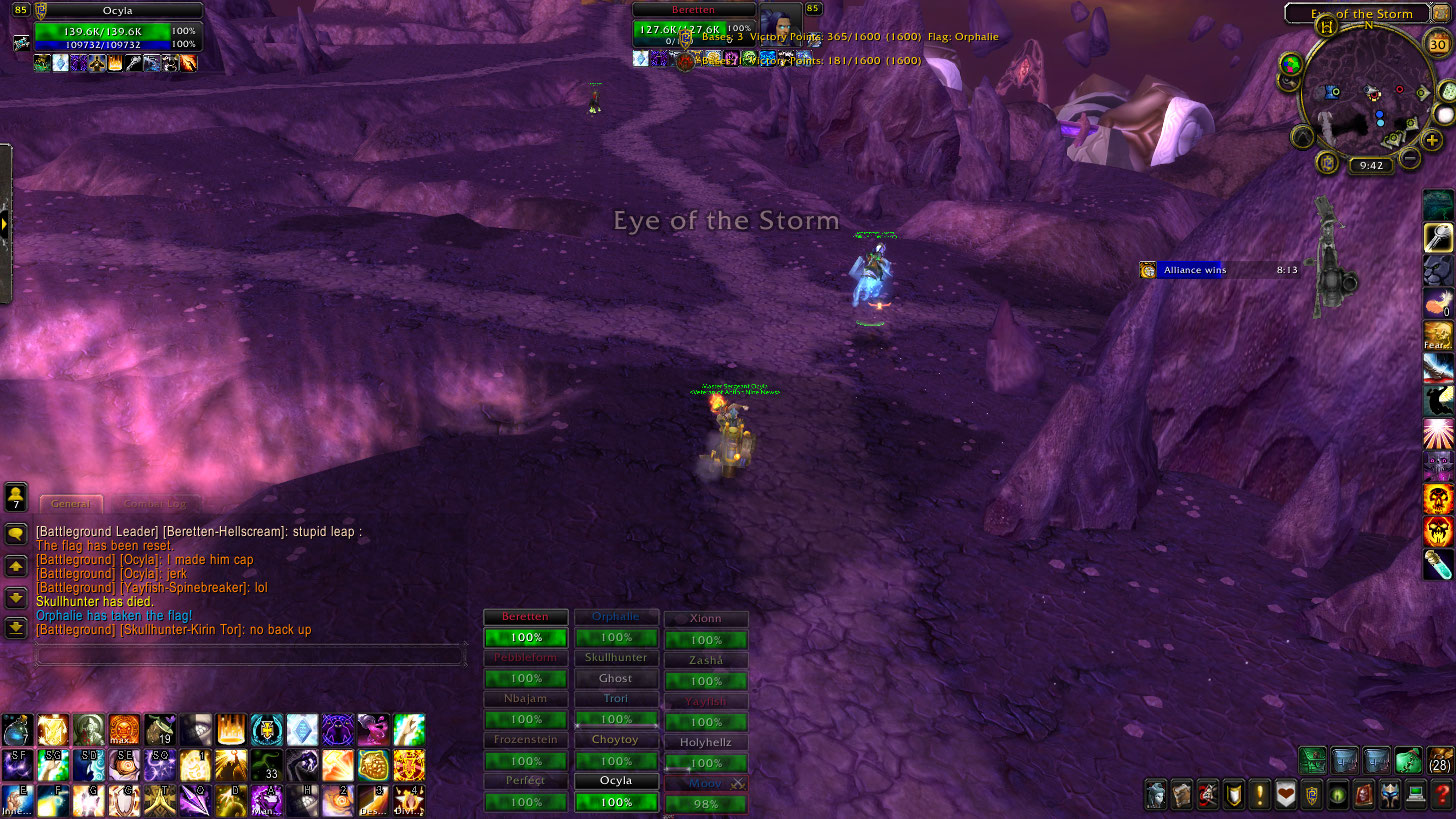Switch to the Combat Log chat tab
Image resolution: width=1456 pixels, height=819 pixels.
click(x=155, y=504)
